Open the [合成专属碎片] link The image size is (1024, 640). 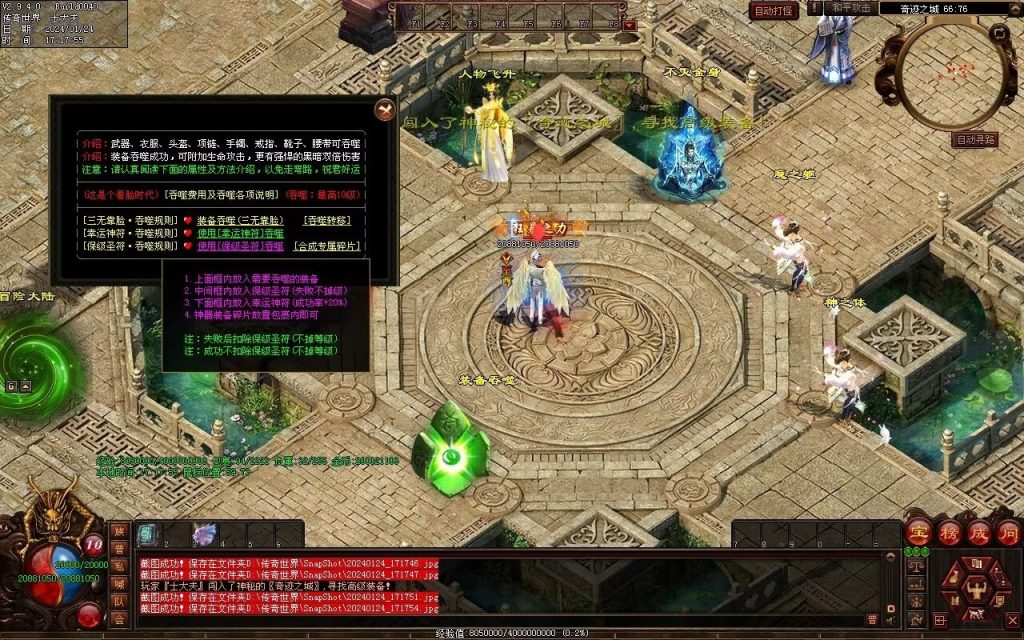click(x=330, y=246)
